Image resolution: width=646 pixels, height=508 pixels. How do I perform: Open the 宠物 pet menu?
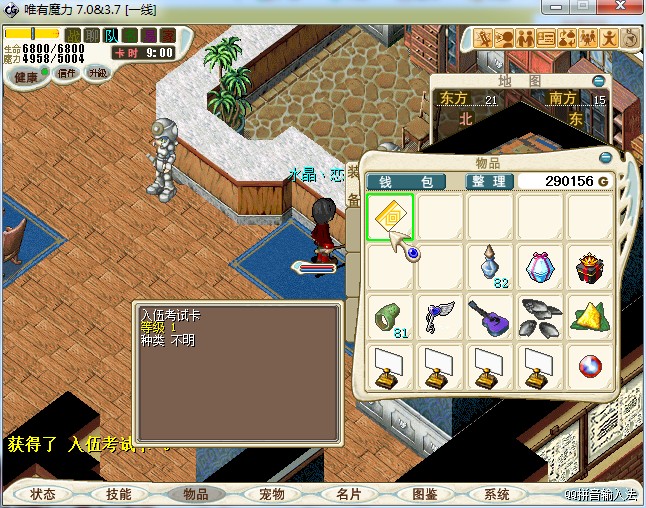272,494
